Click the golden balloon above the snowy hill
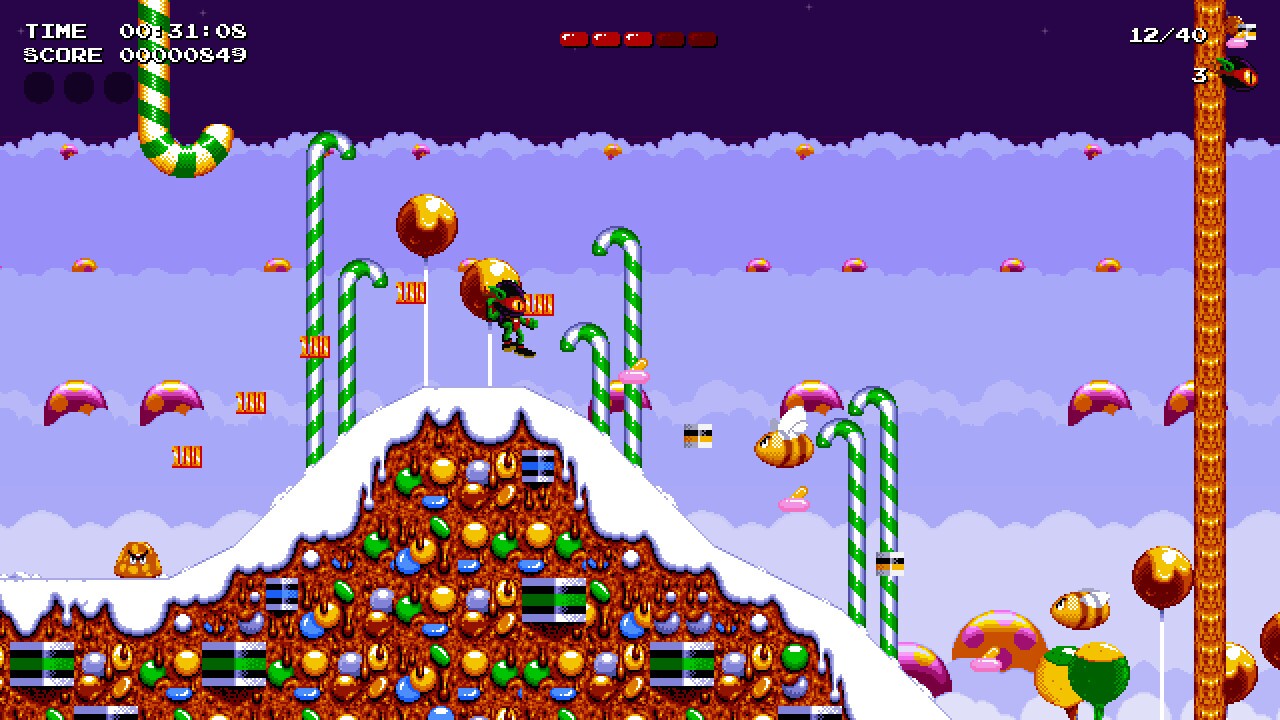 click(x=428, y=222)
